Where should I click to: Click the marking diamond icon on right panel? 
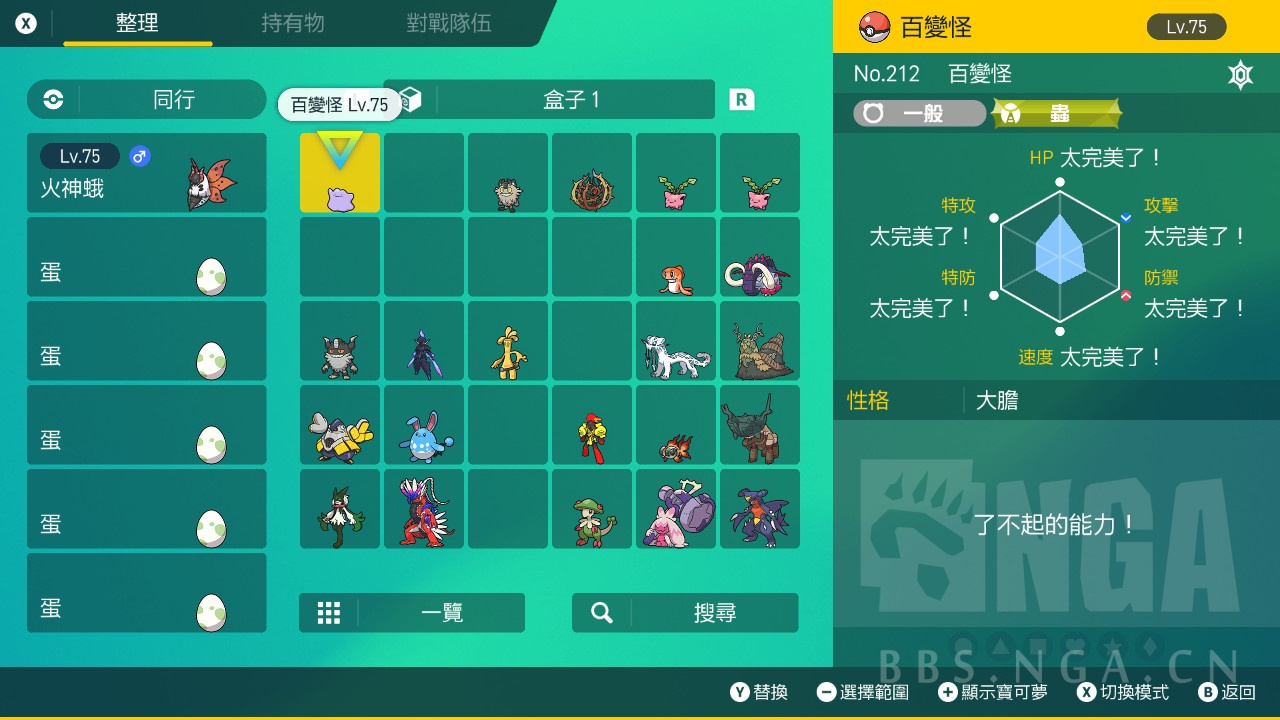point(1240,75)
